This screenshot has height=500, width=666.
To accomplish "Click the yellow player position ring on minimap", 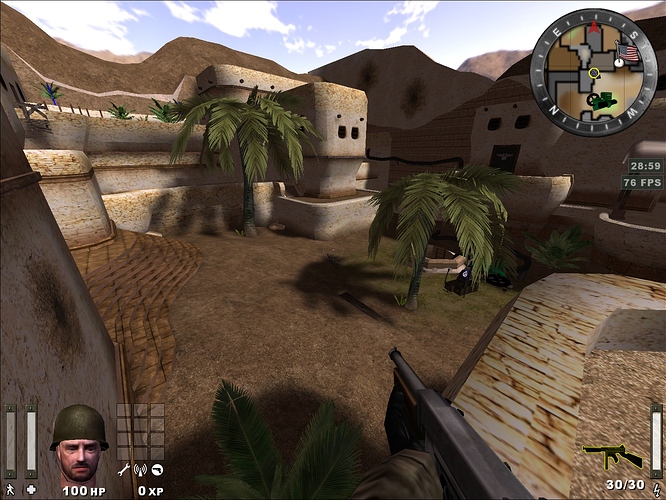I will click(594, 73).
